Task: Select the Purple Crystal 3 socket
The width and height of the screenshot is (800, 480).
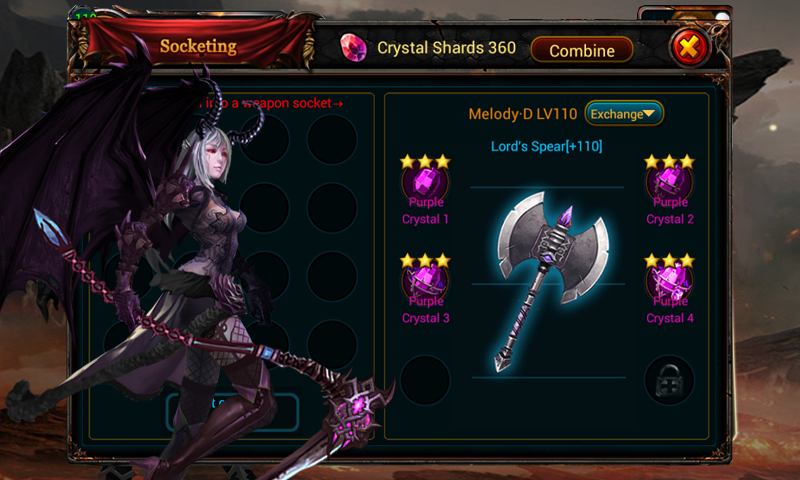Action: [x=425, y=281]
